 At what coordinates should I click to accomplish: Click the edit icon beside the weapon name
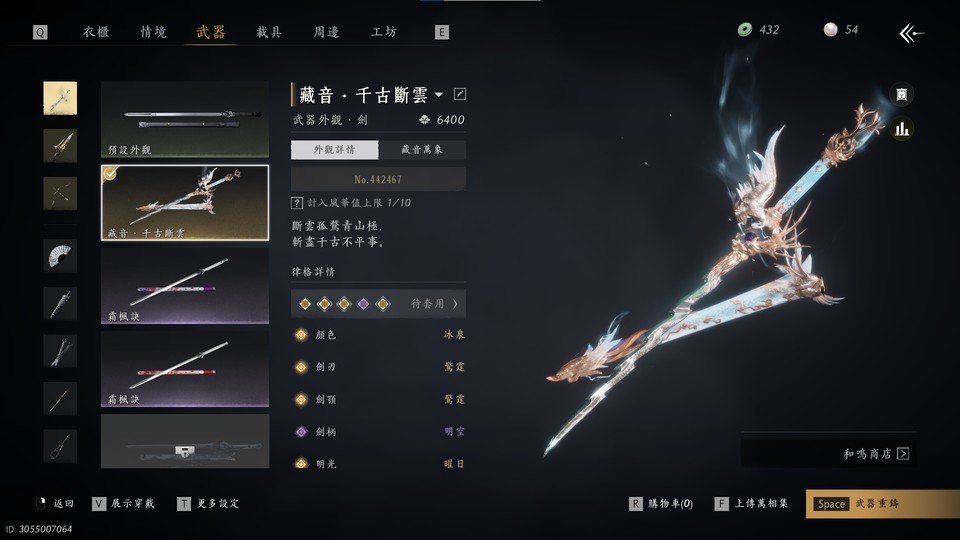pyautogui.click(x=460, y=95)
